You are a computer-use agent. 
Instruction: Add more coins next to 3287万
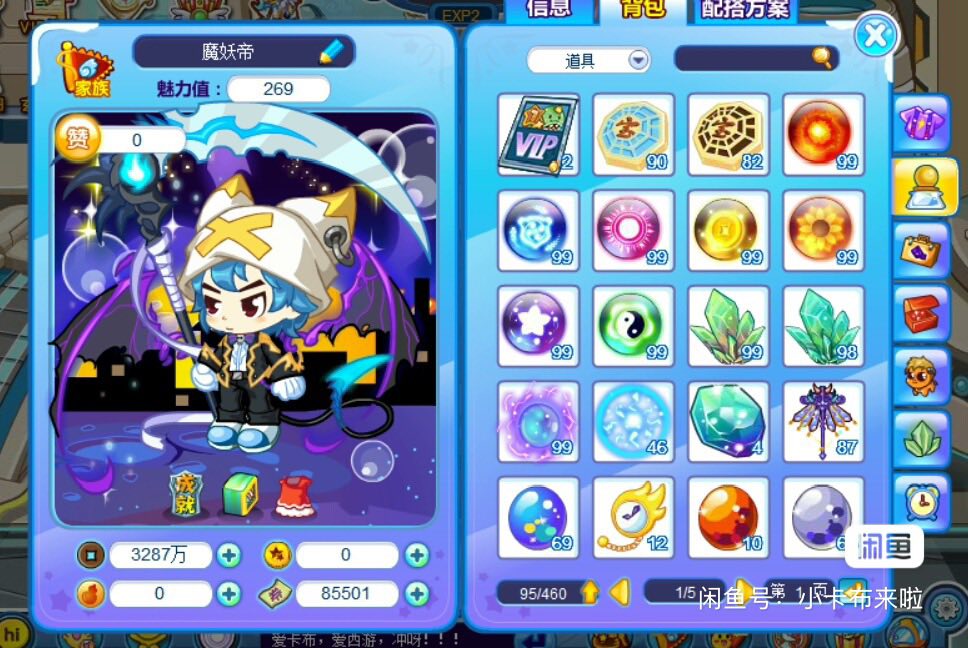(x=229, y=555)
